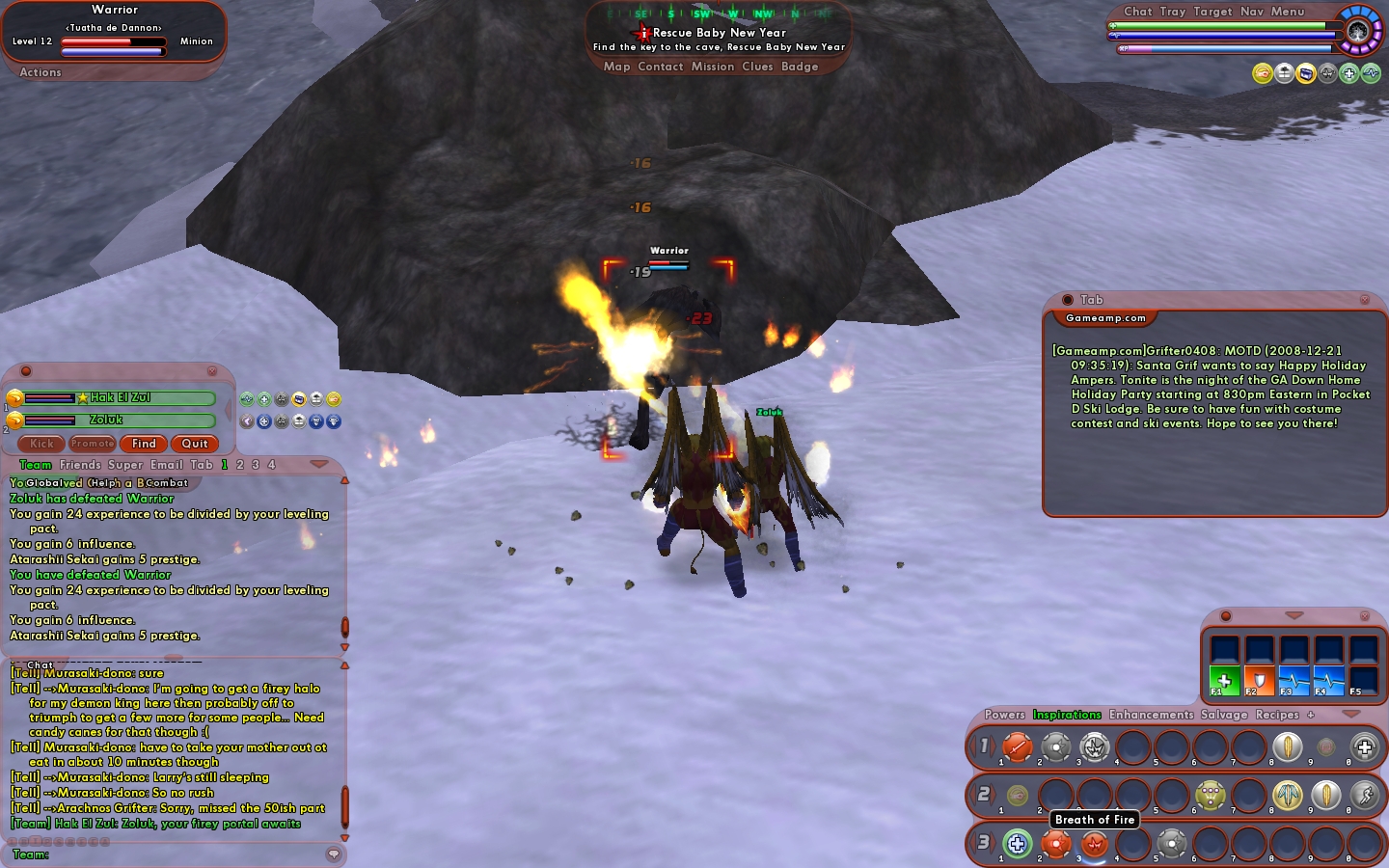Open the Email tab
This screenshot has height=868, width=1389.
pyautogui.click(x=166, y=465)
